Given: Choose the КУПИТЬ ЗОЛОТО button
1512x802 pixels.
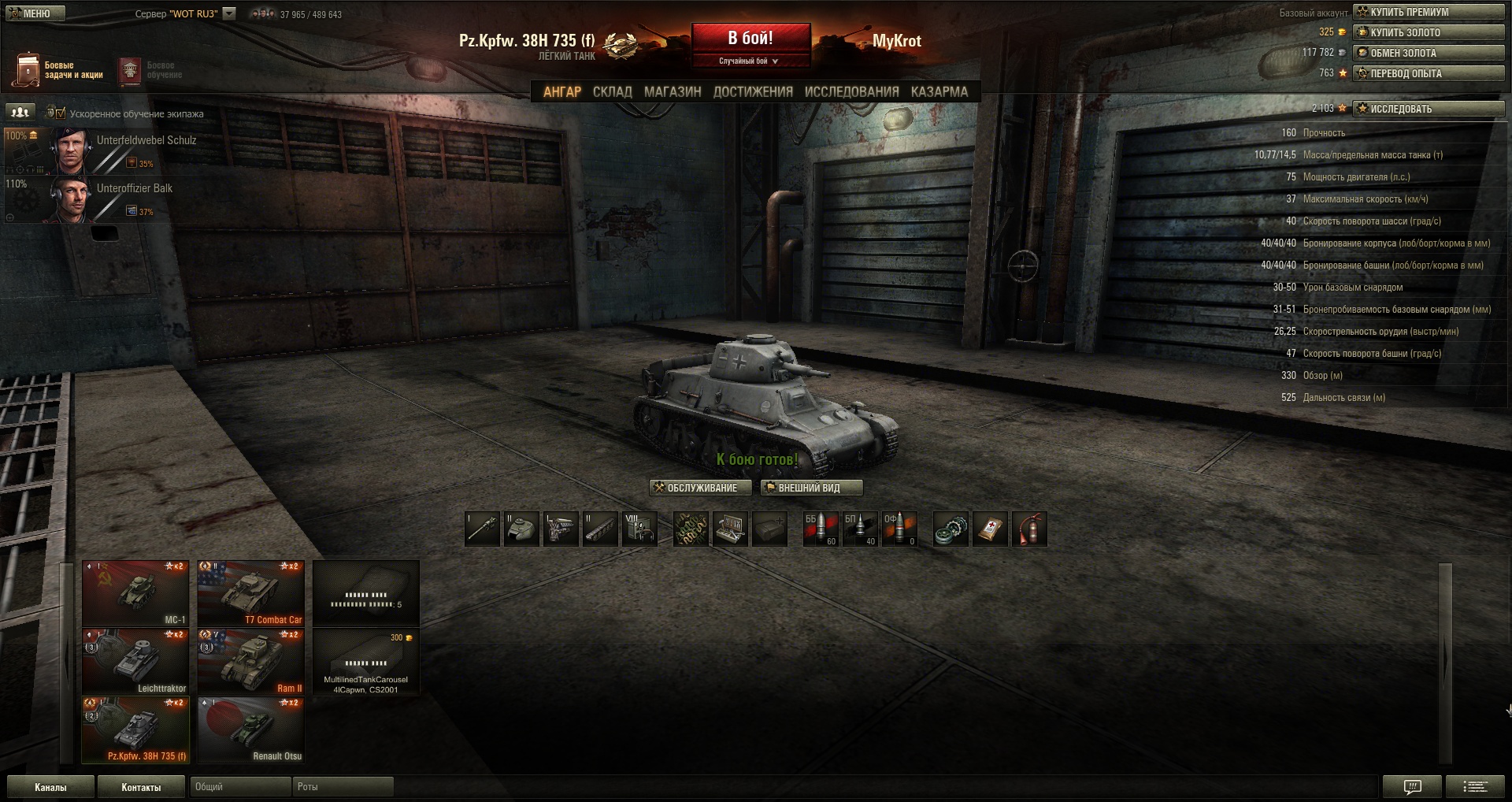Looking at the screenshot, I should pos(1429,32).
